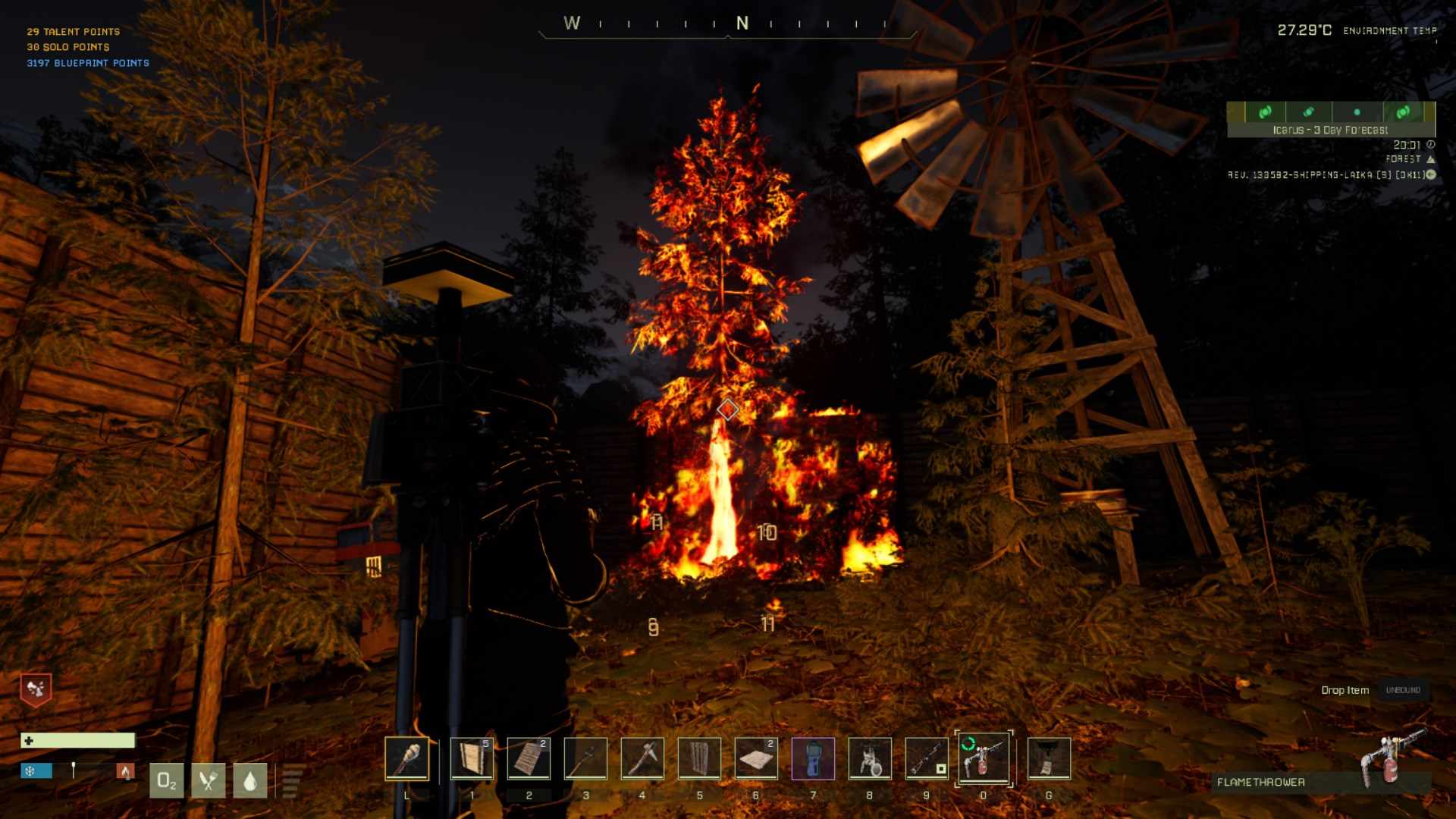The height and width of the screenshot is (819, 1456).
Task: Click the O2 oxygen status icon
Action: [167, 780]
